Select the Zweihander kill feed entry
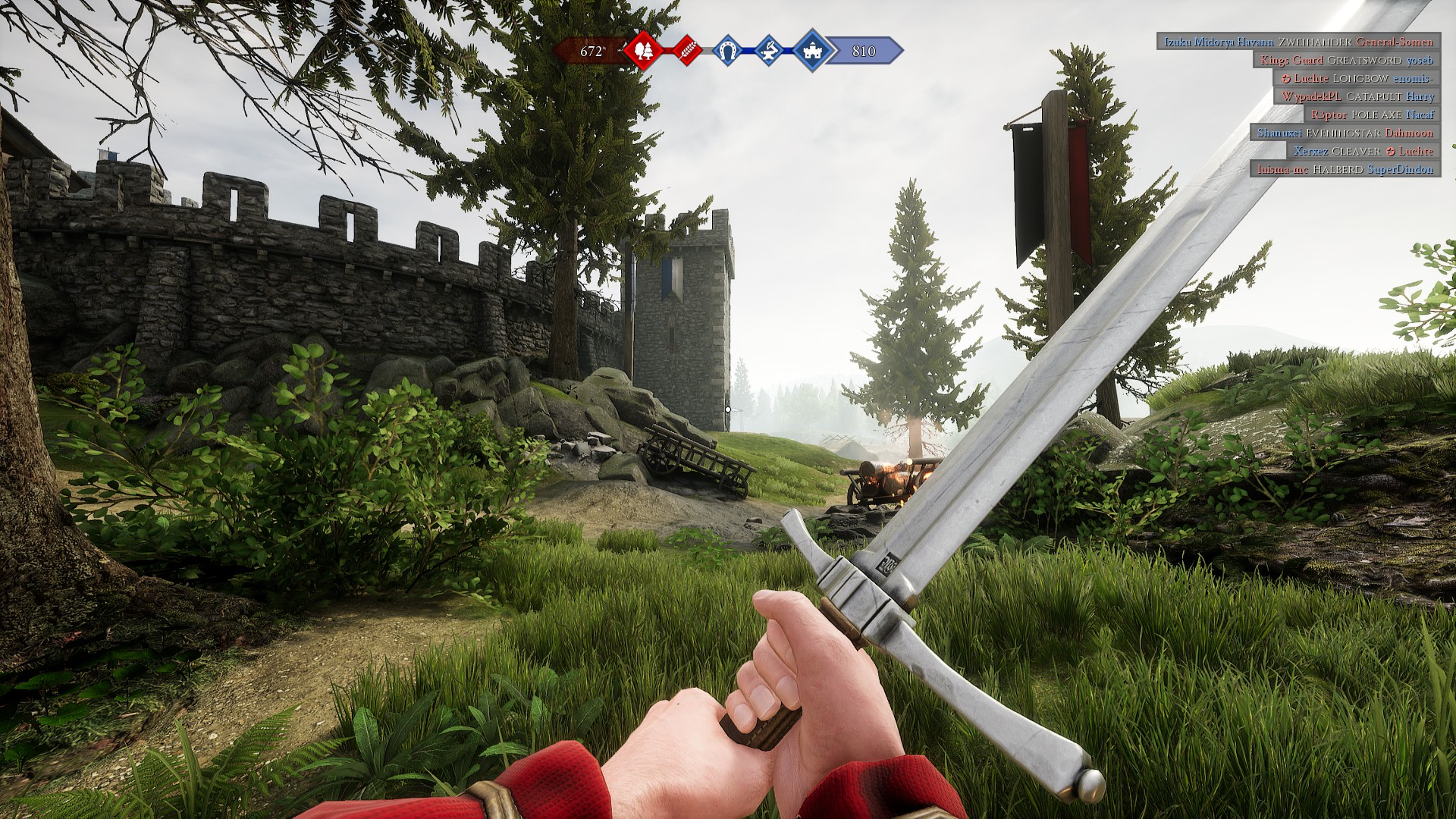 [1298, 42]
